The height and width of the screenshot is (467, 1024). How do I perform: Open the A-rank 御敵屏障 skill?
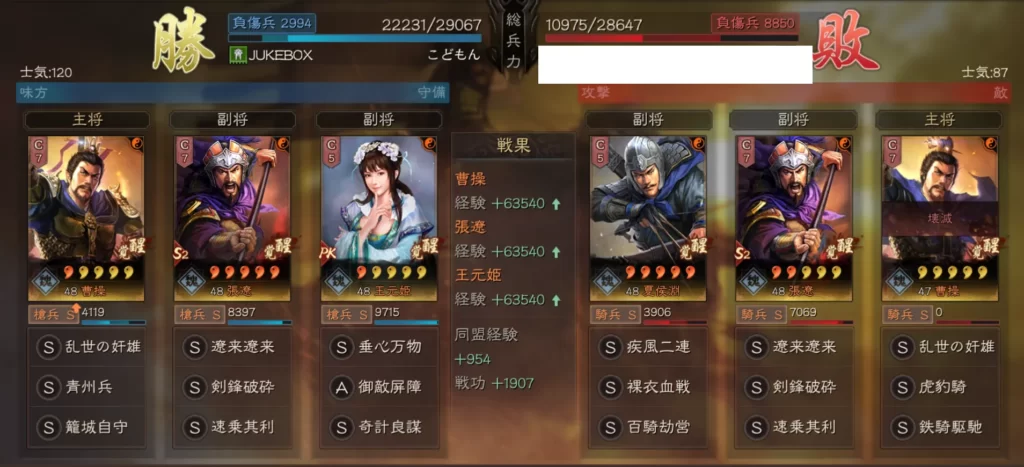click(x=378, y=386)
